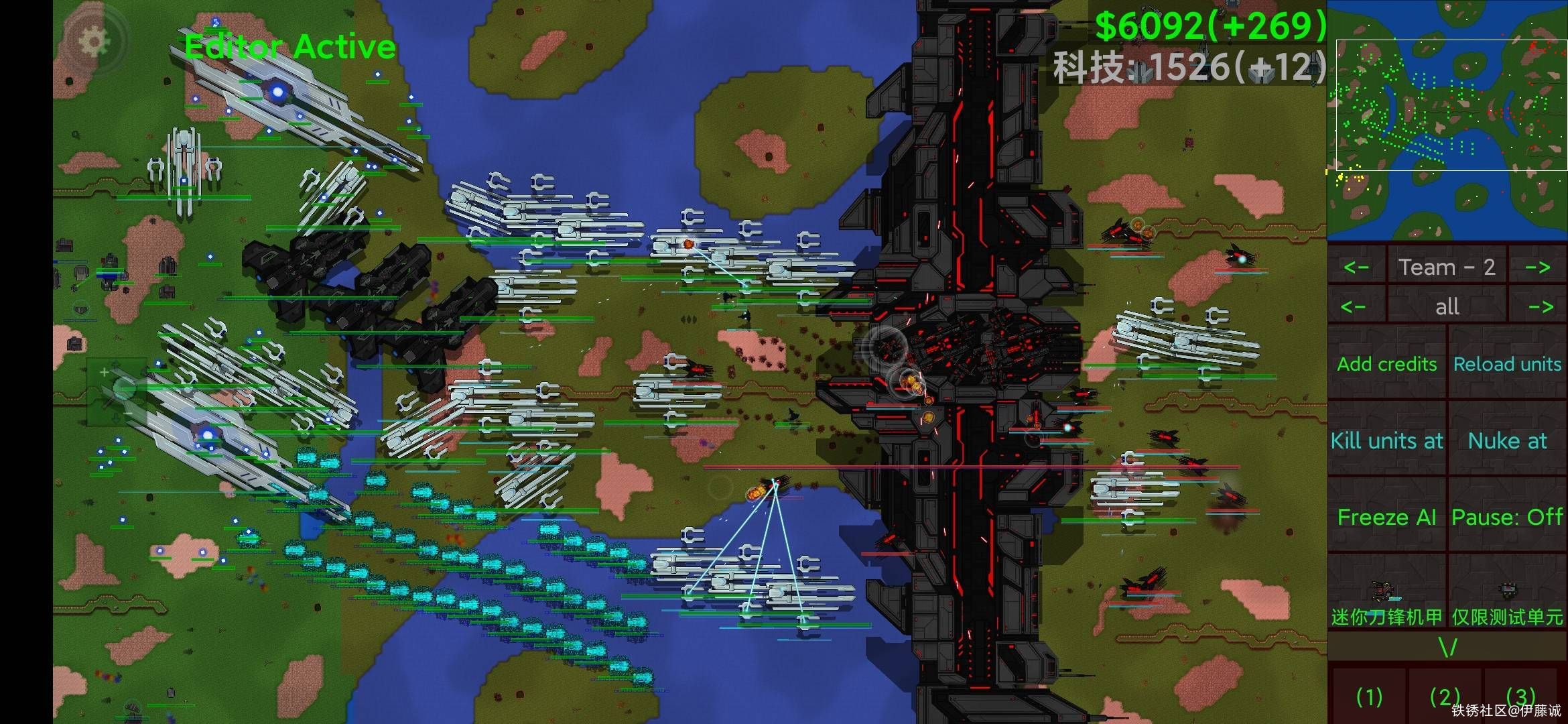
Task: Expand unit list with the V arrow
Action: (x=1447, y=648)
